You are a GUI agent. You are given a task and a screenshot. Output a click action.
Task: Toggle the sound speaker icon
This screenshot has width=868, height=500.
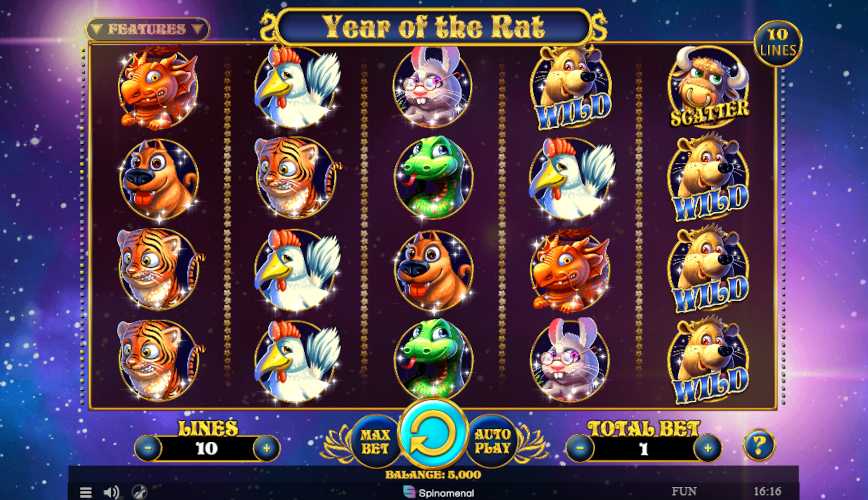[x=112, y=492]
